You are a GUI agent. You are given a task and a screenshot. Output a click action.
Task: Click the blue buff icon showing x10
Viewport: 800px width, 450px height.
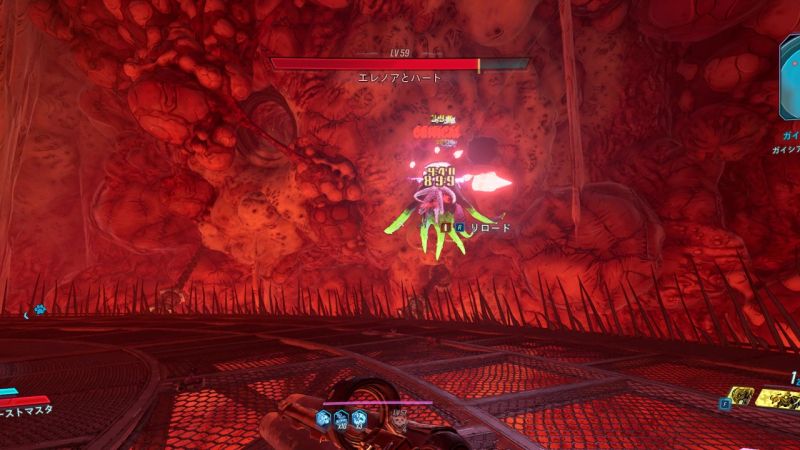coord(342,418)
